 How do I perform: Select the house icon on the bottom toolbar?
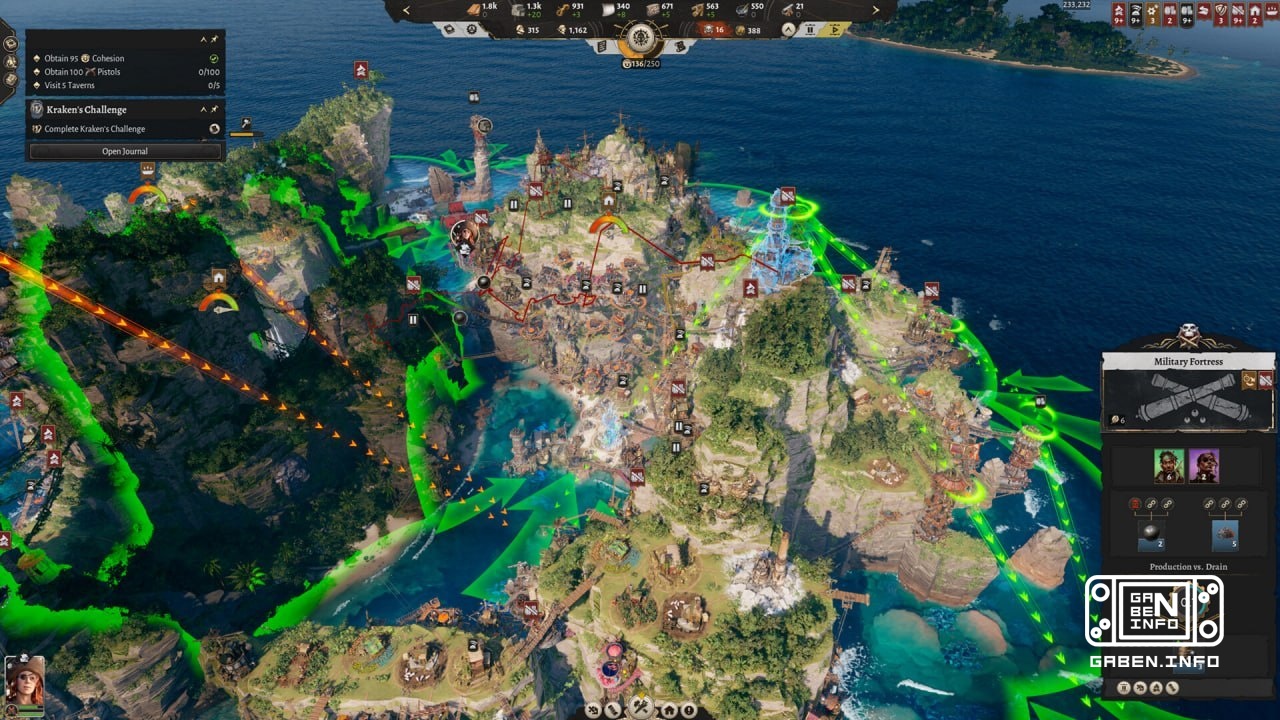[x=668, y=709]
